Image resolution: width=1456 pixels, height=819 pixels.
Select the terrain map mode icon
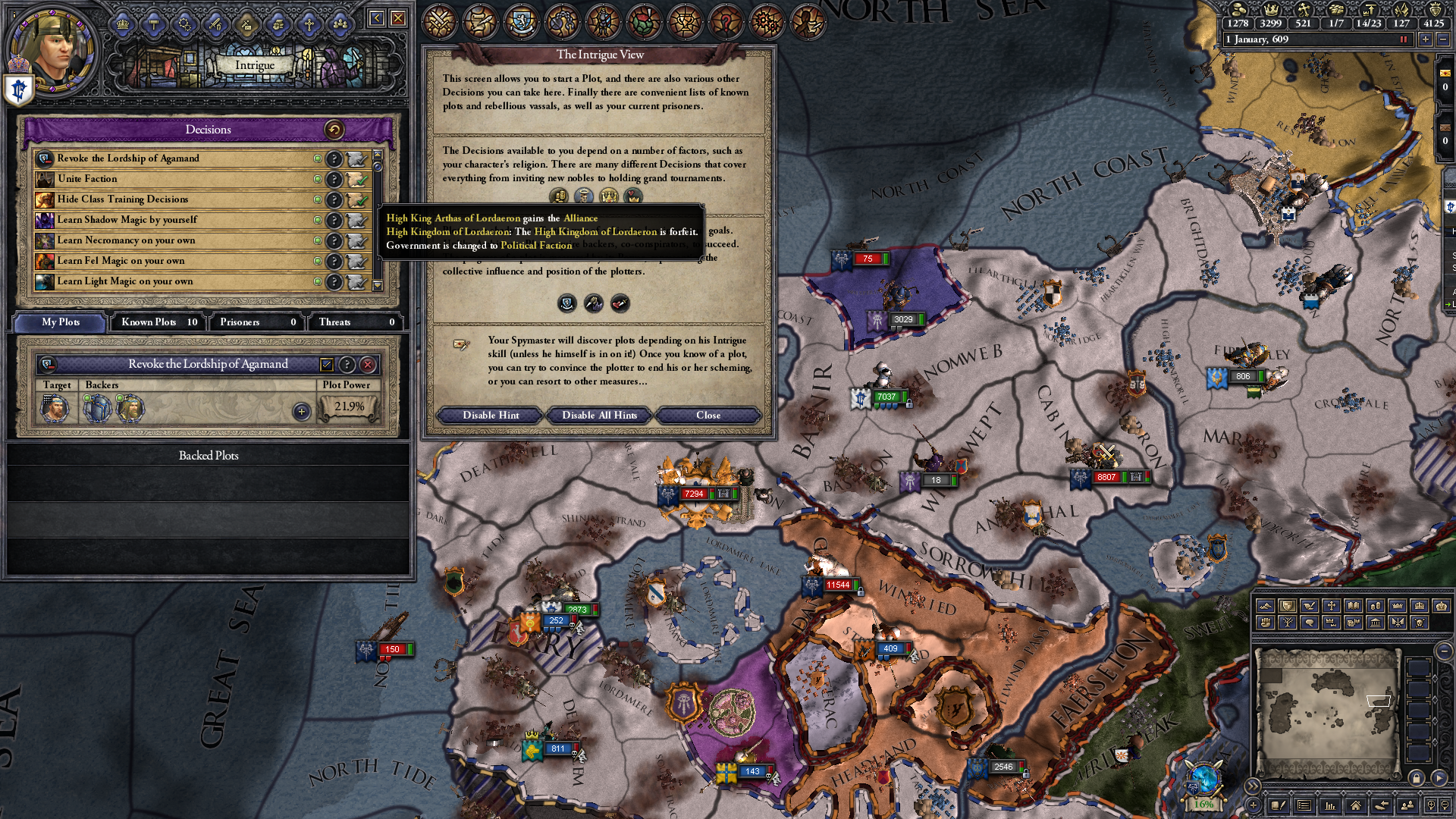point(1265,606)
